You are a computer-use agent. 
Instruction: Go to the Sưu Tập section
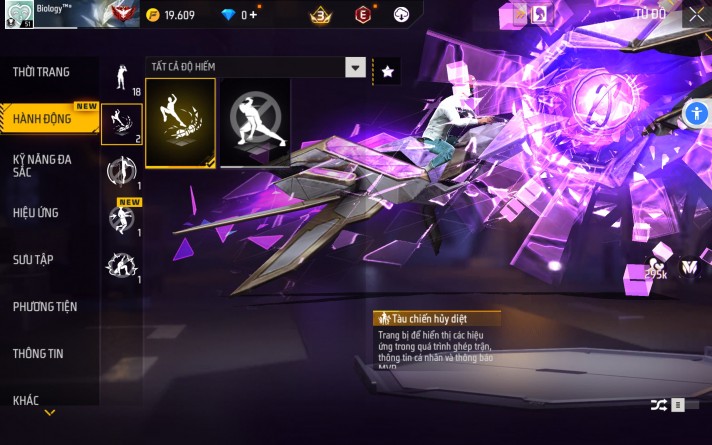coord(33,260)
